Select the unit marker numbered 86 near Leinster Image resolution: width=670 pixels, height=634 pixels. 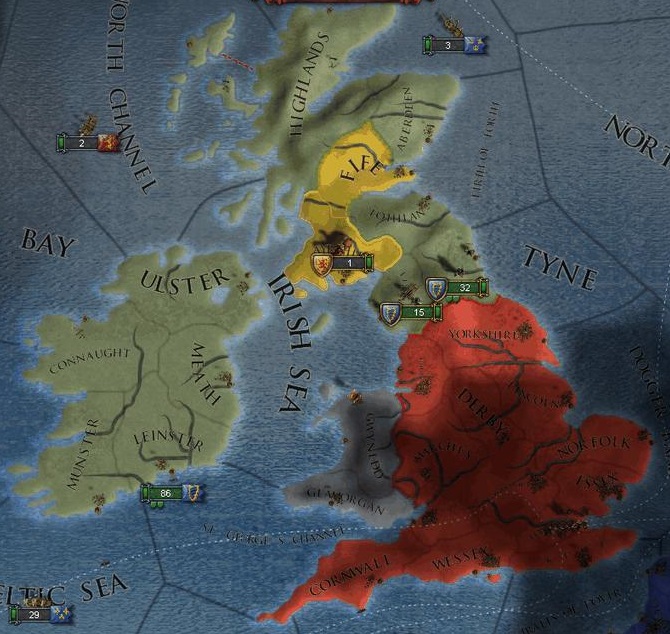tap(172, 492)
